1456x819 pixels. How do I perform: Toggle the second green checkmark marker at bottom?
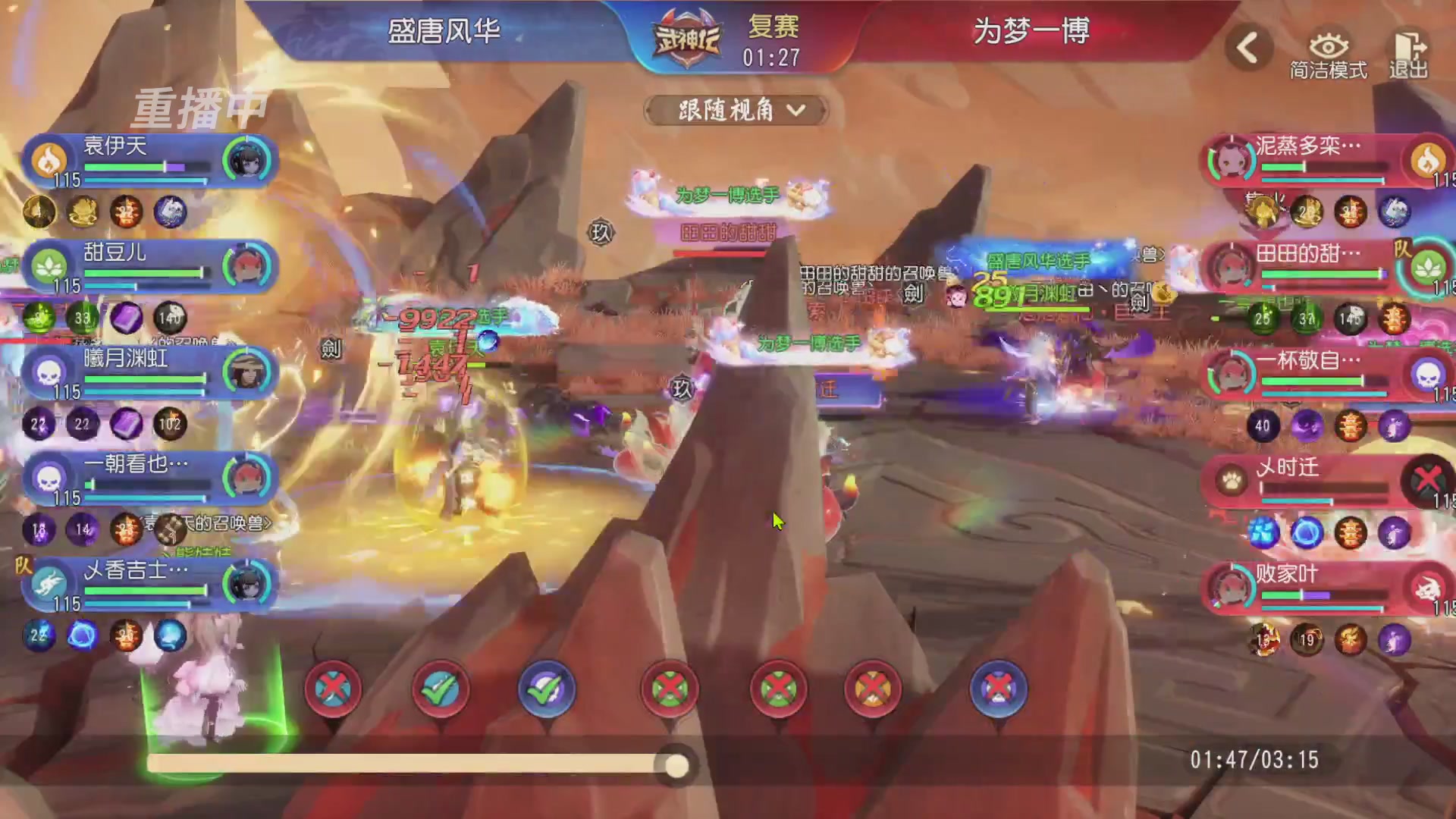438,689
